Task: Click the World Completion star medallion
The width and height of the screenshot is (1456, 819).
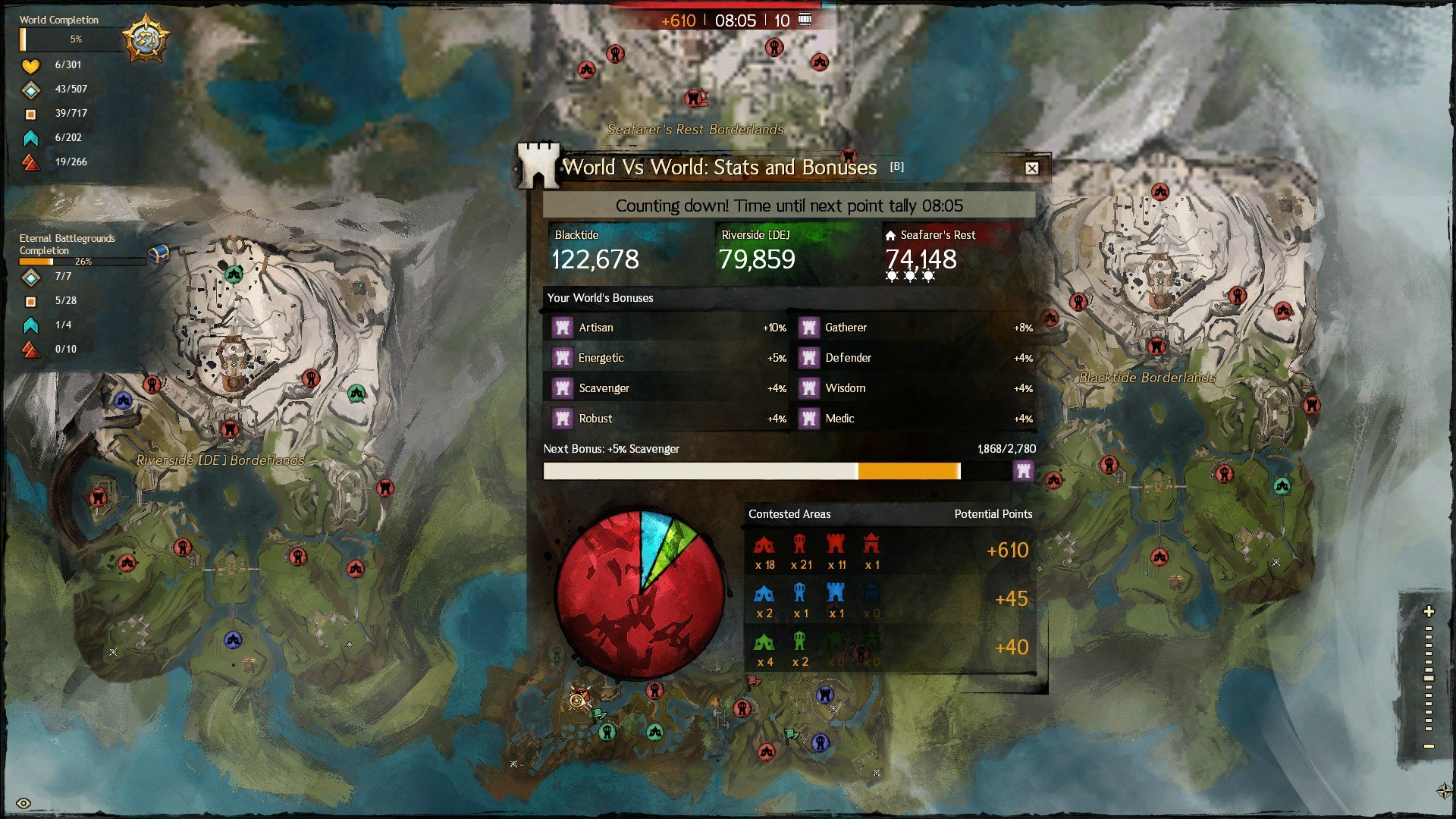Action: (145, 38)
